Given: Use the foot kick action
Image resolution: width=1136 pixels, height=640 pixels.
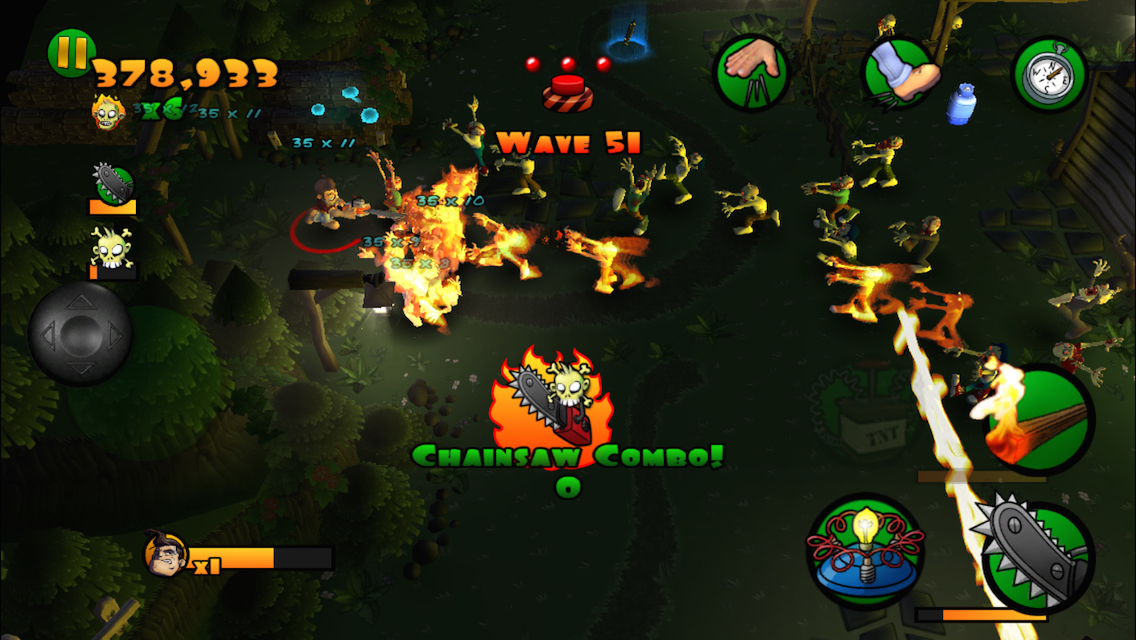Looking at the screenshot, I should pos(900,74).
